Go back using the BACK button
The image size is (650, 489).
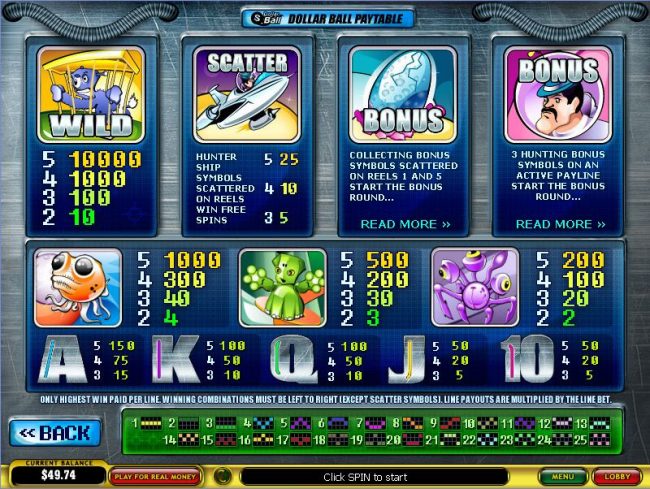click(55, 433)
